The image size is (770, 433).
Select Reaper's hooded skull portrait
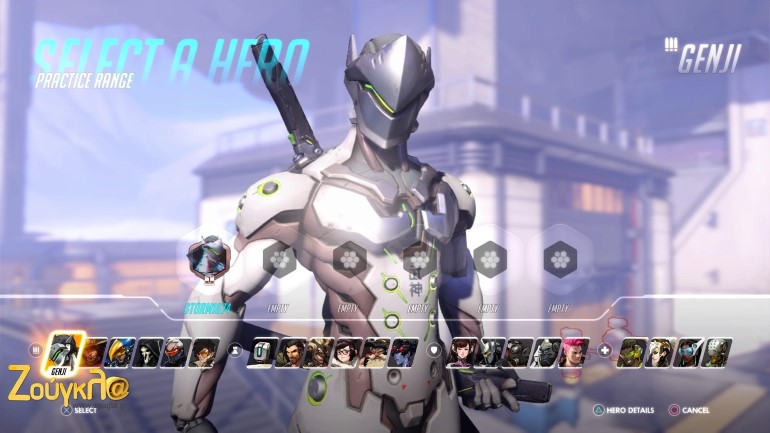coord(149,351)
